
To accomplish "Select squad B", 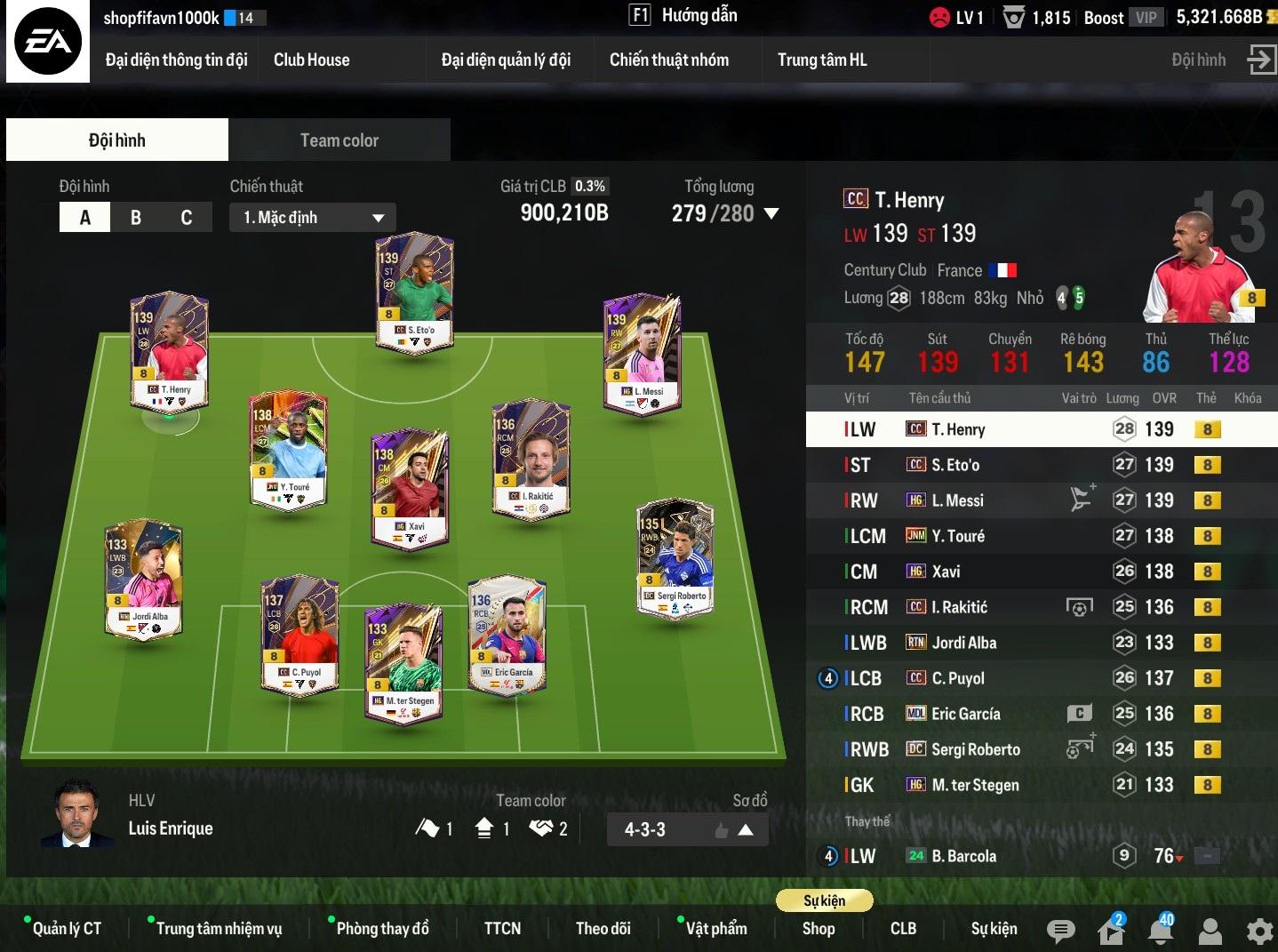I will pos(136,218).
